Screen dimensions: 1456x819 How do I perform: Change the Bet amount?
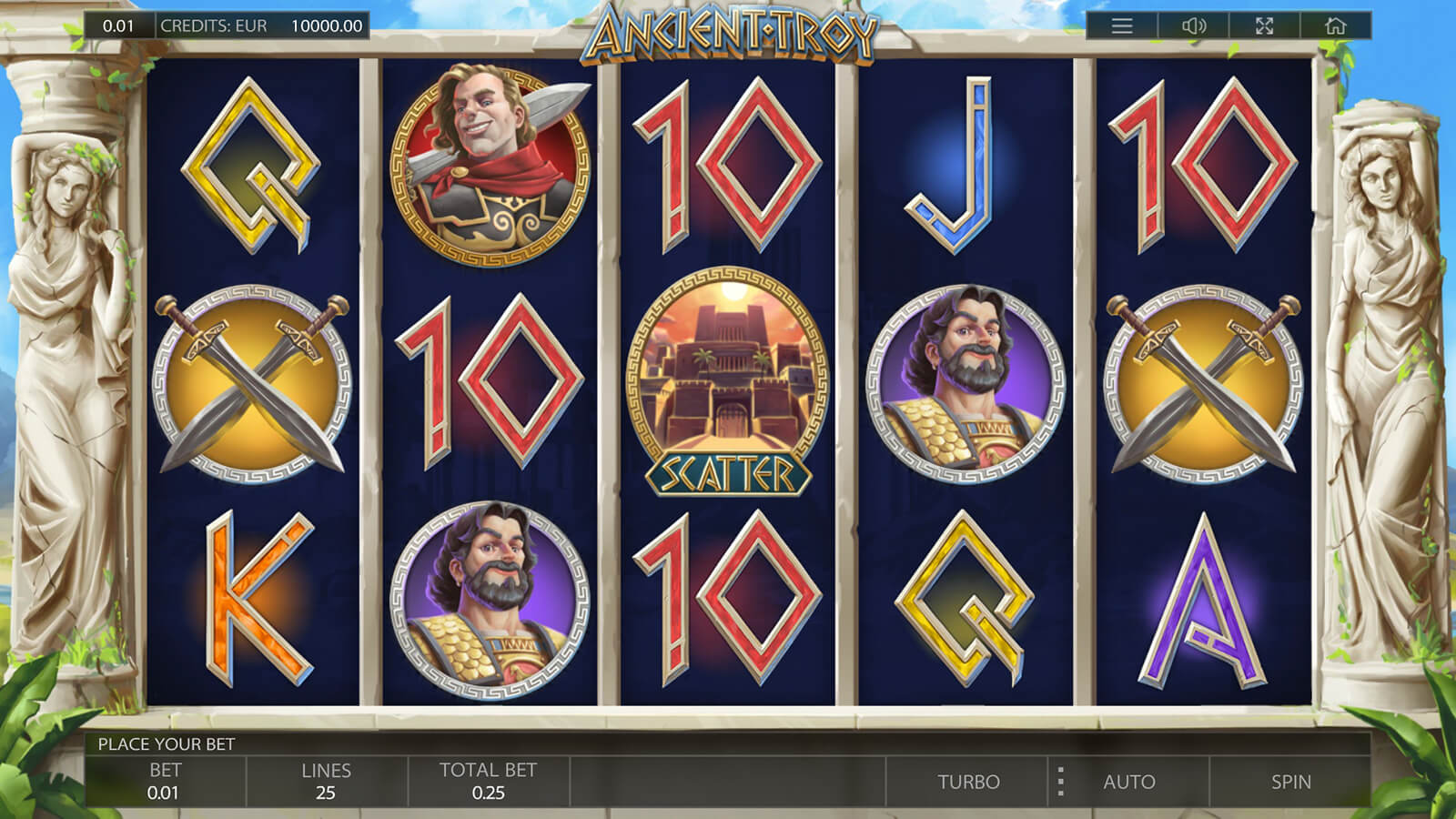click(x=165, y=782)
